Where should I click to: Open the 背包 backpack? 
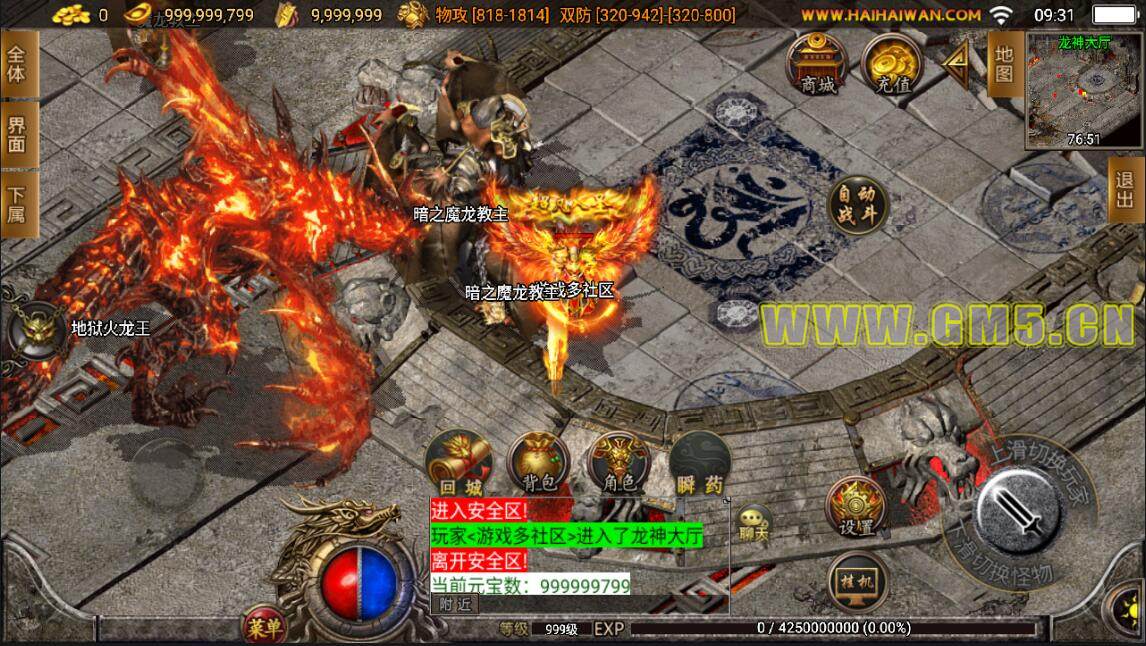click(539, 464)
